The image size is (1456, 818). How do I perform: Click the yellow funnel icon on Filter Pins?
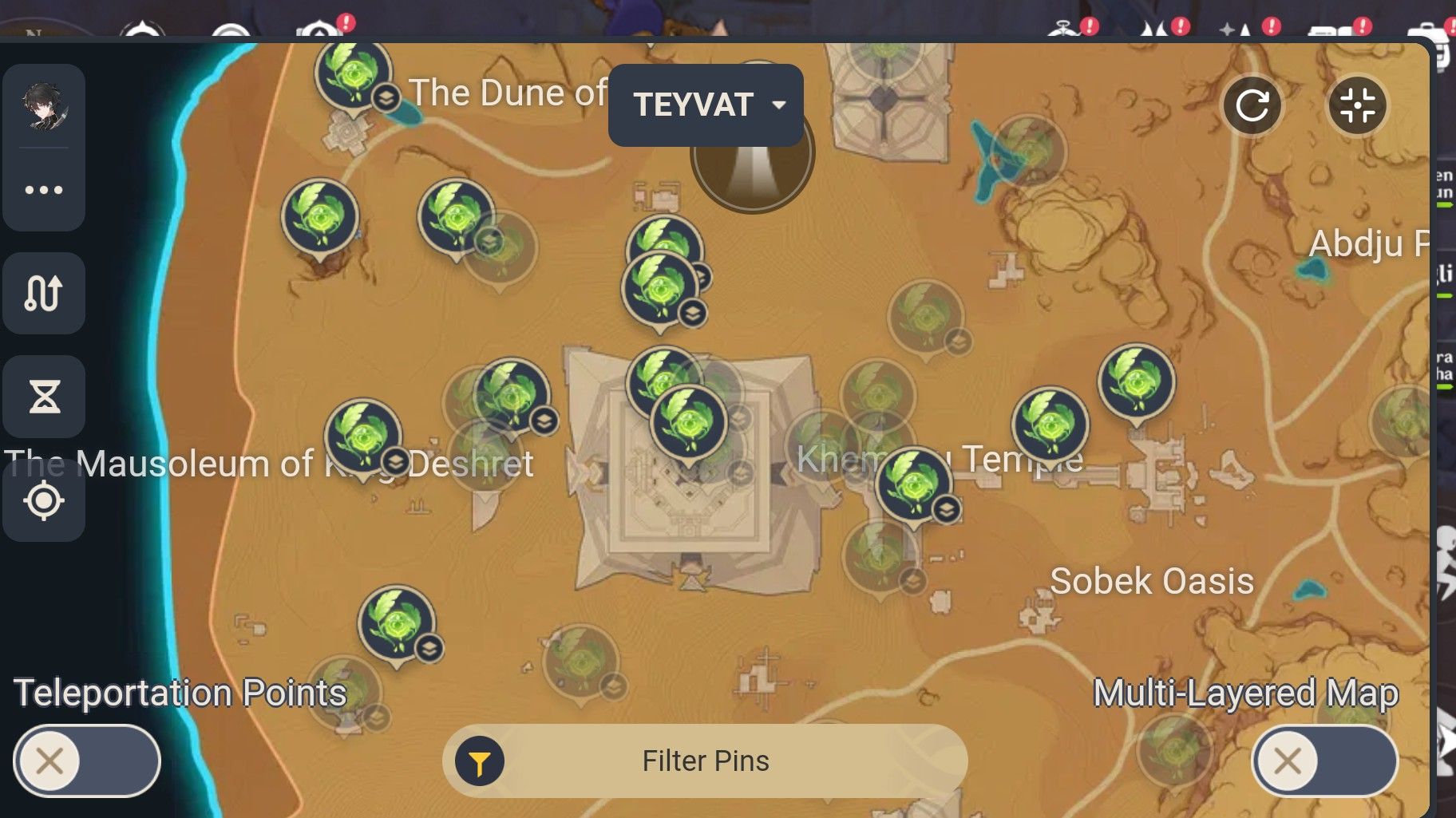tap(477, 761)
